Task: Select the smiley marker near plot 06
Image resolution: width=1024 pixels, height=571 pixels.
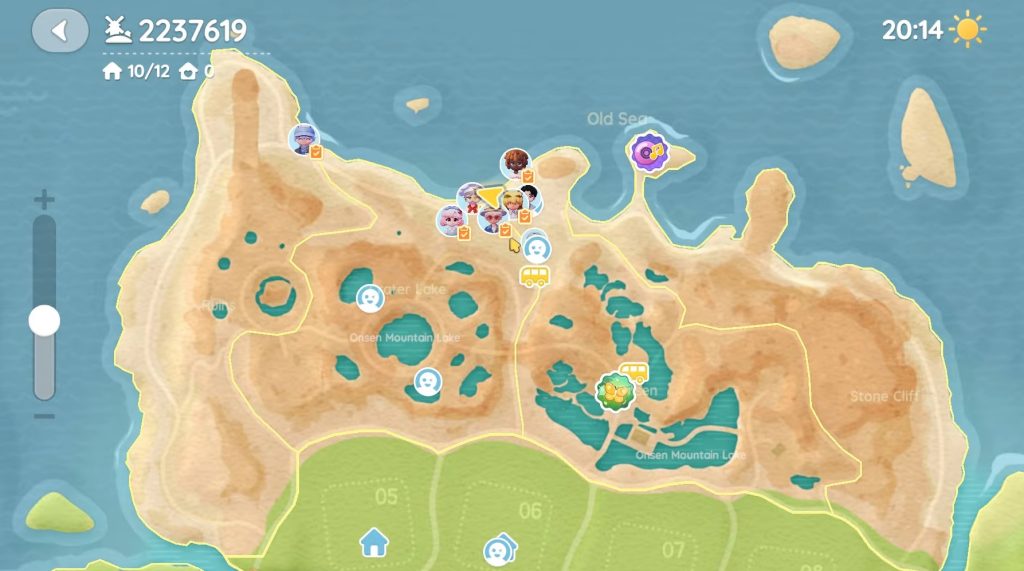Action: (x=497, y=550)
